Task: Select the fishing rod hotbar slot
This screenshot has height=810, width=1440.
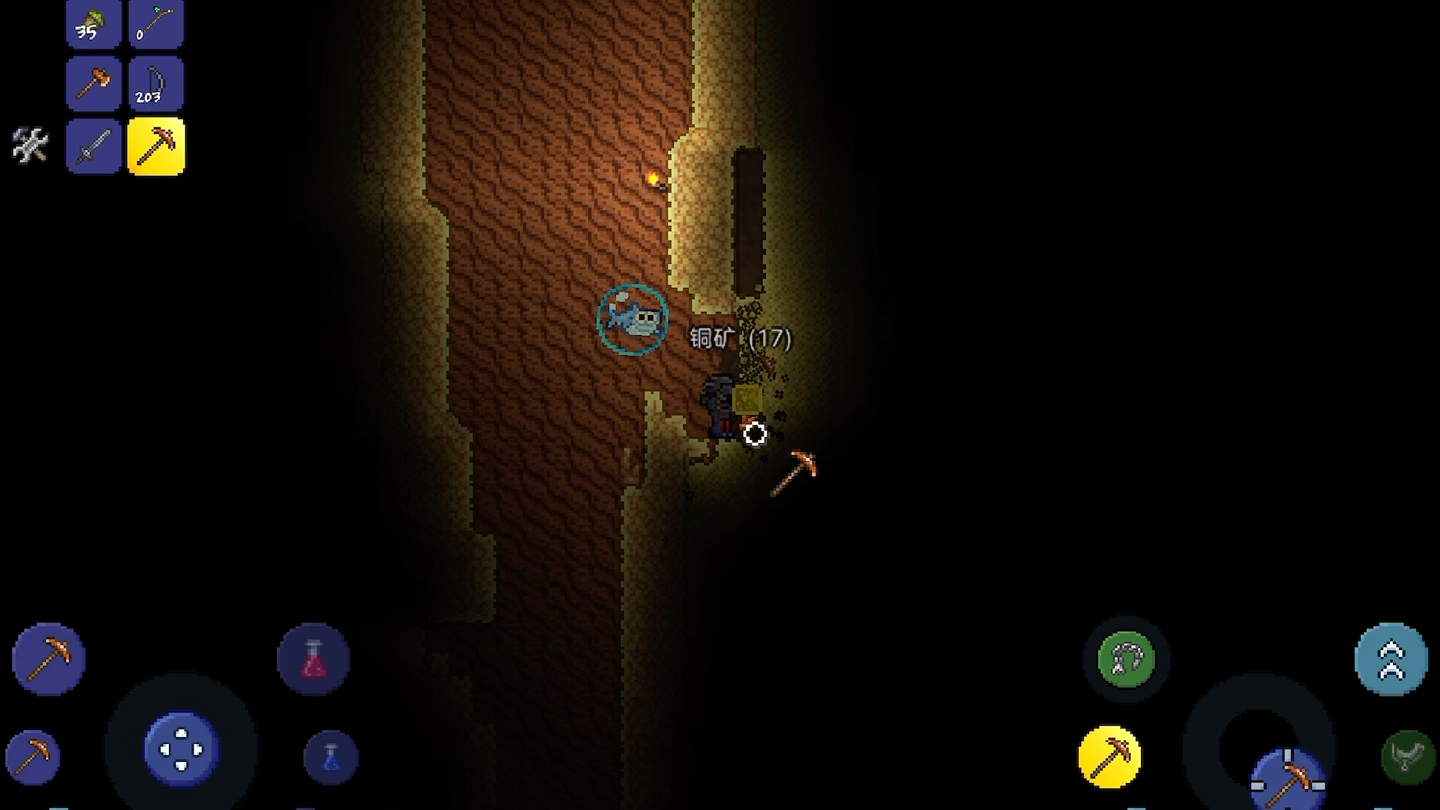Action: pos(156,24)
